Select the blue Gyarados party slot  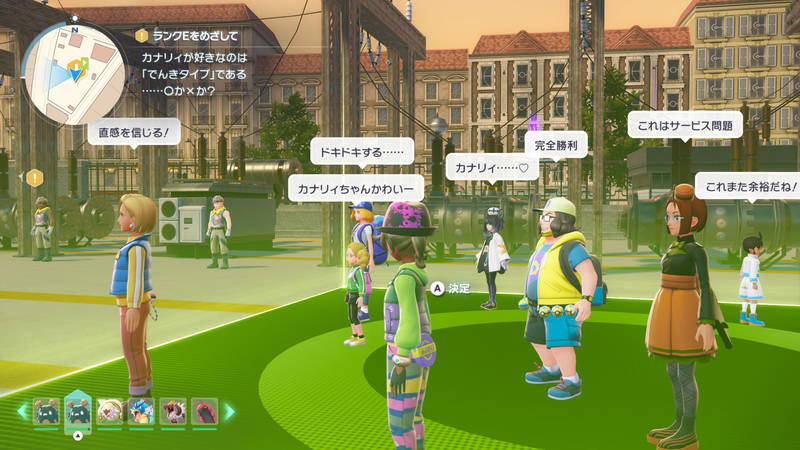(141, 411)
